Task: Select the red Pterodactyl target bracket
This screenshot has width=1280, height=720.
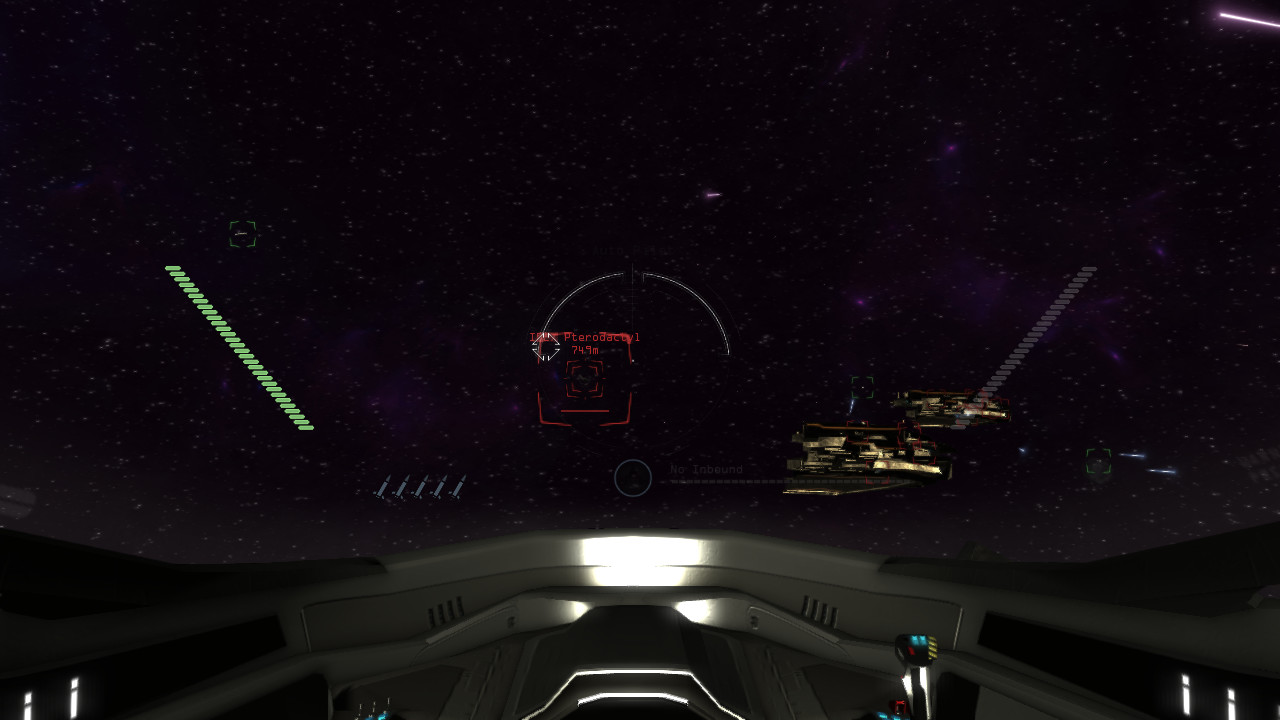Action: coord(584,380)
